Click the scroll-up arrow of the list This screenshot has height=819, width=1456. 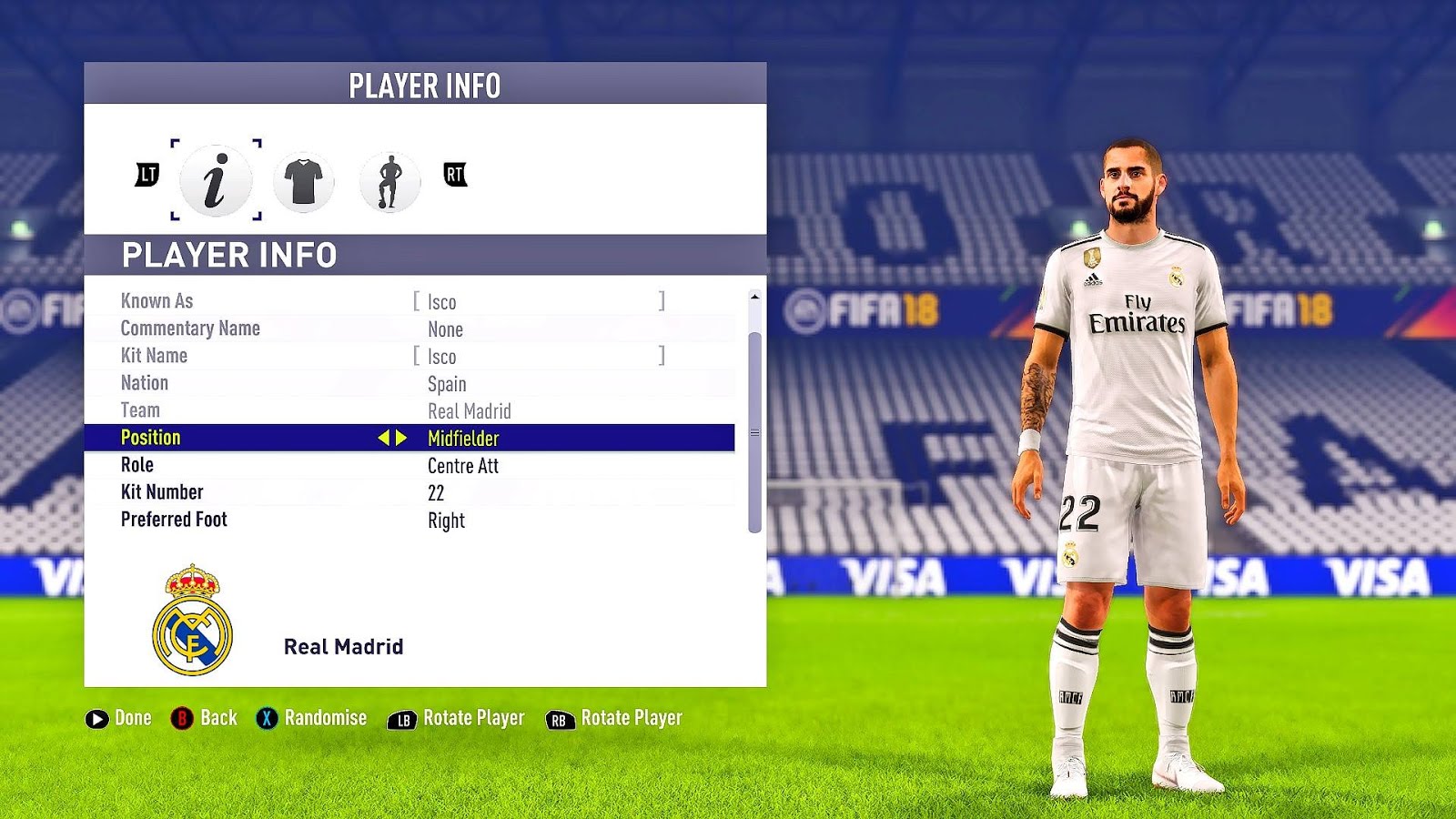click(x=754, y=297)
